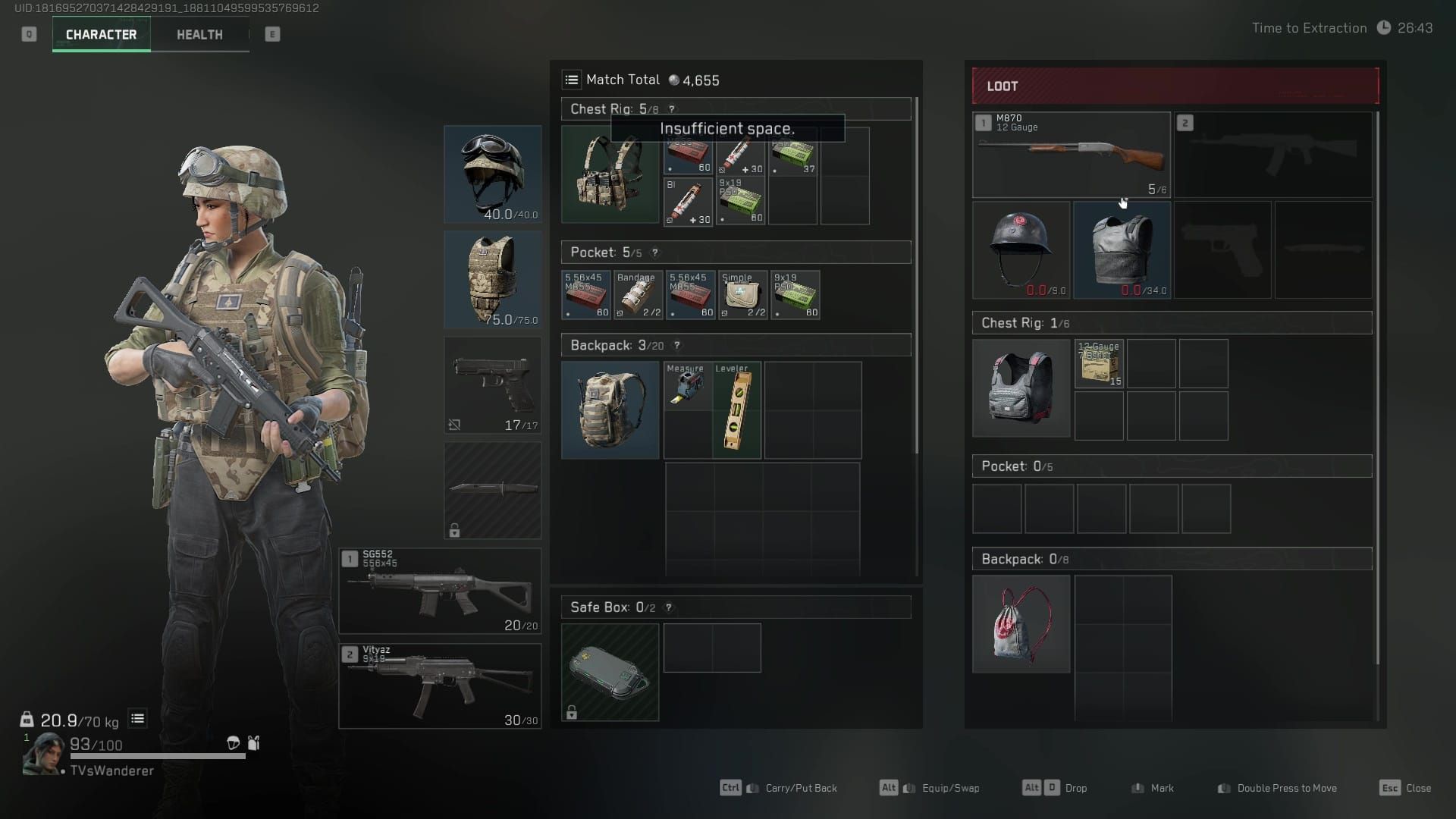The image size is (1456, 819).
Task: Select the Leveler inside the backpack grid
Action: coord(736,409)
